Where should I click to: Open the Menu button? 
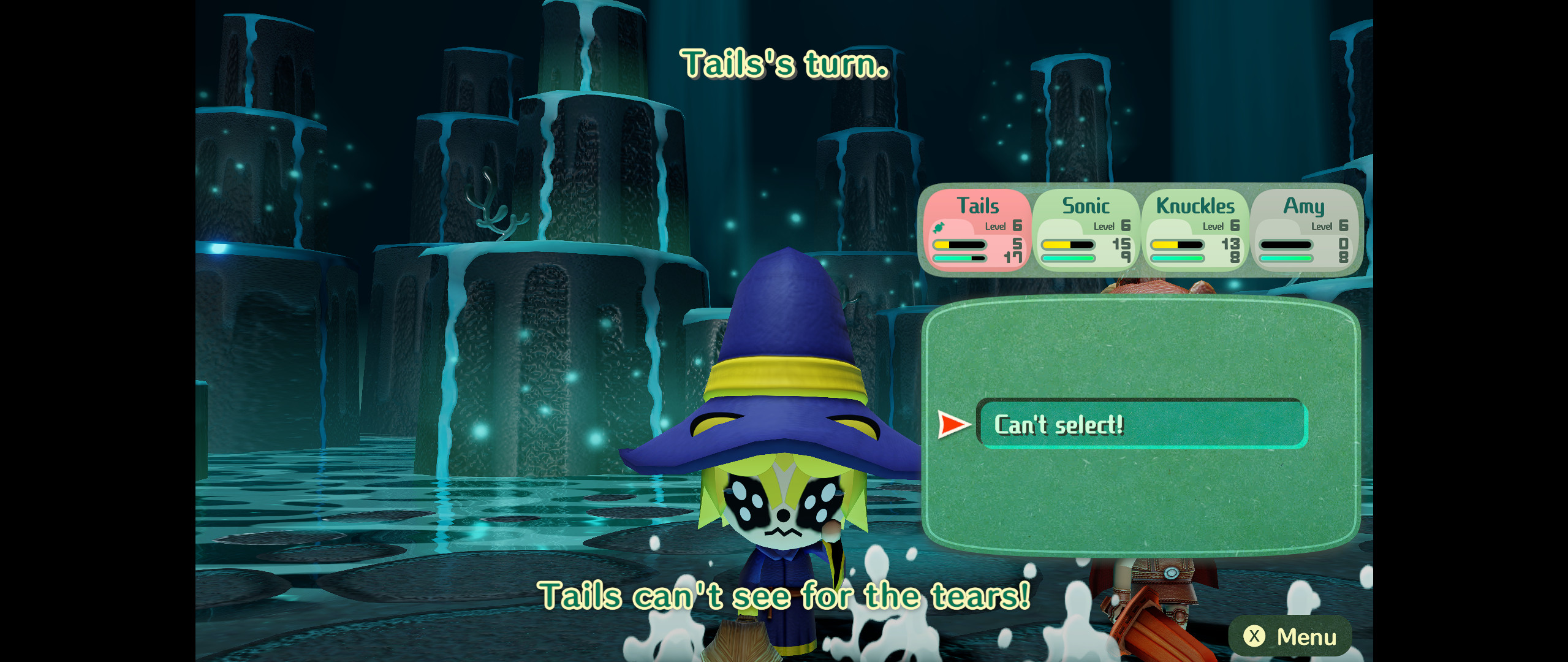(1290, 636)
